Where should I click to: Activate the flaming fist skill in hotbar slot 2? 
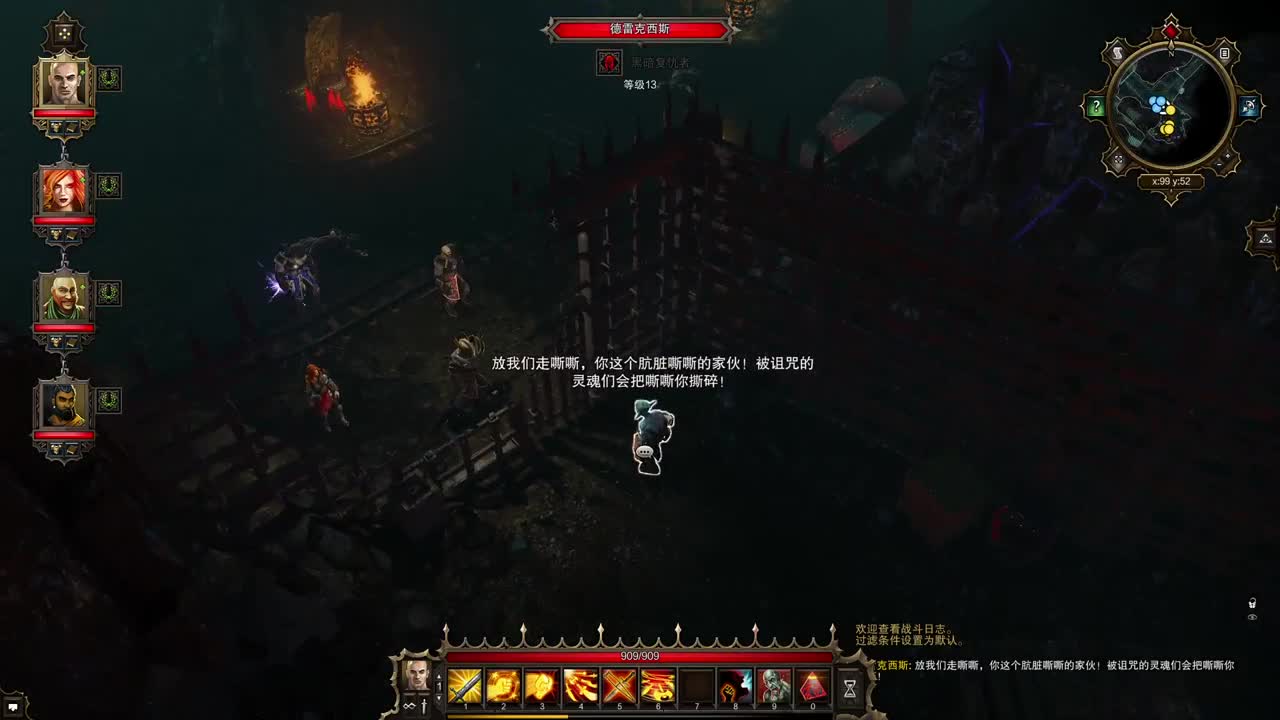point(503,687)
